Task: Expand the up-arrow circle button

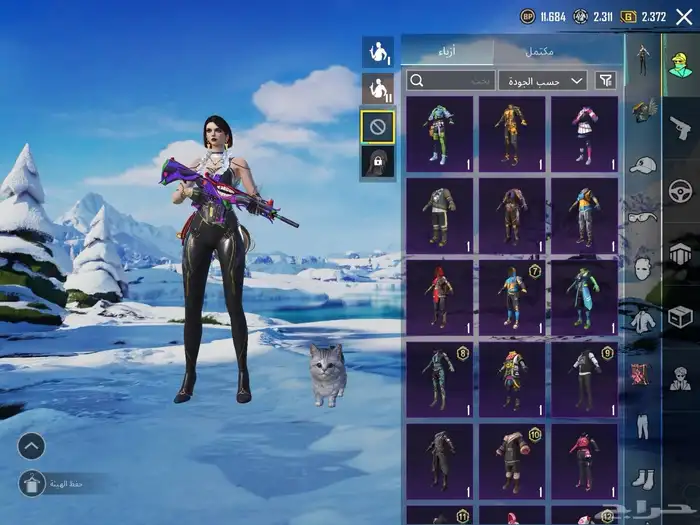Action: 31,446
